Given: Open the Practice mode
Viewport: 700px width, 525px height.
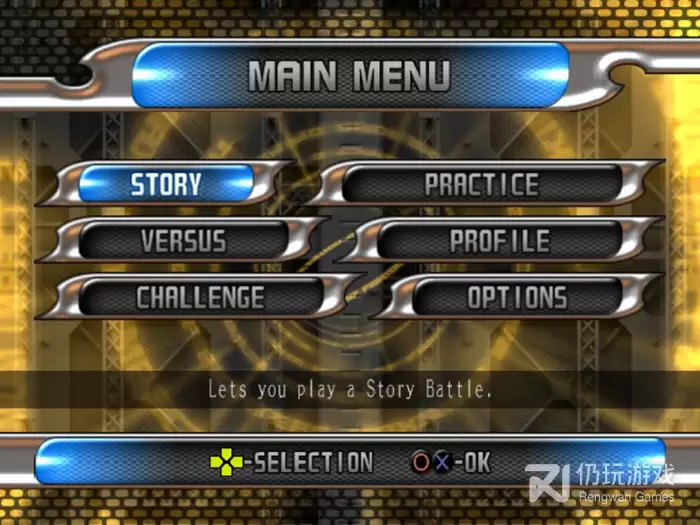Looking at the screenshot, I should (482, 185).
